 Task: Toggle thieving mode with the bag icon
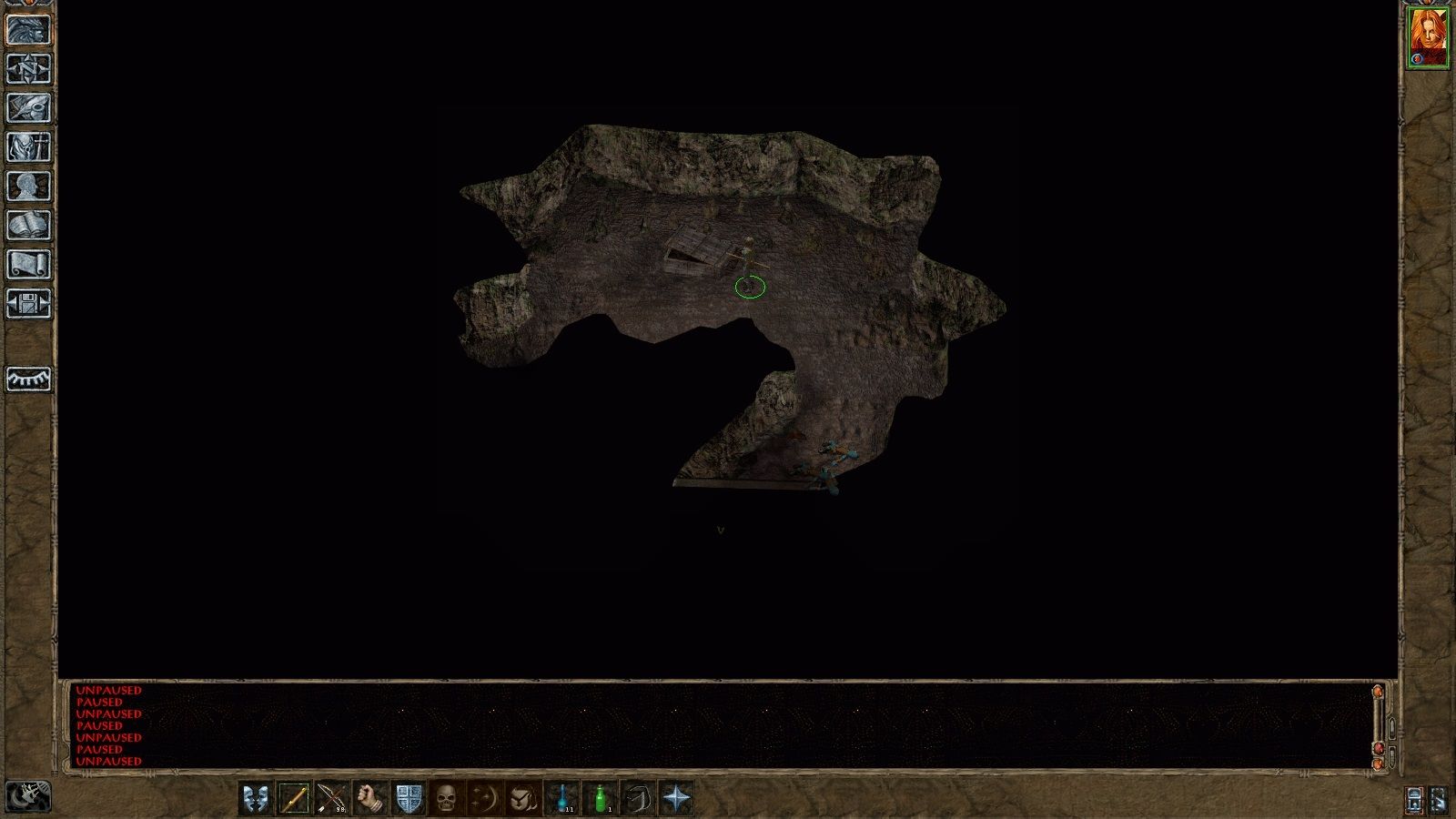641,798
